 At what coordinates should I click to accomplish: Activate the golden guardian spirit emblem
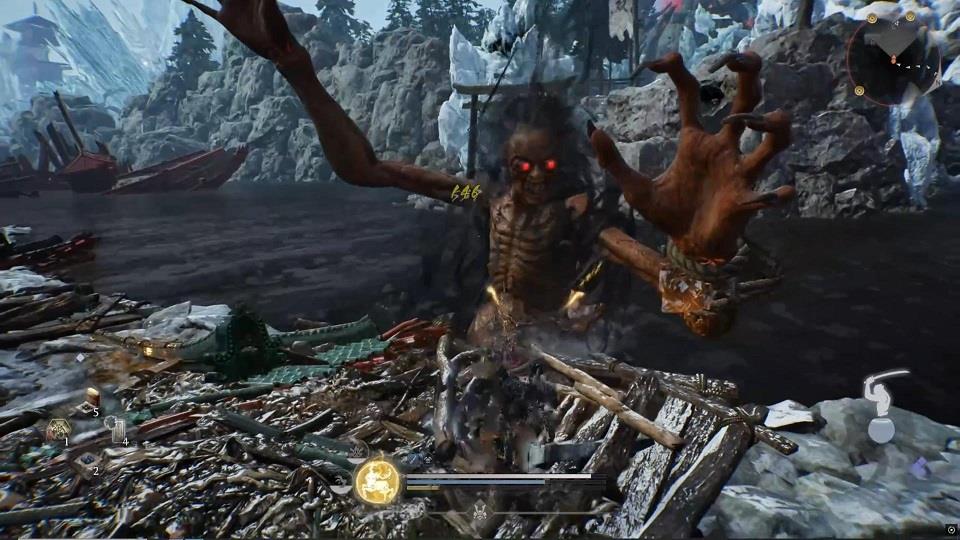[377, 478]
